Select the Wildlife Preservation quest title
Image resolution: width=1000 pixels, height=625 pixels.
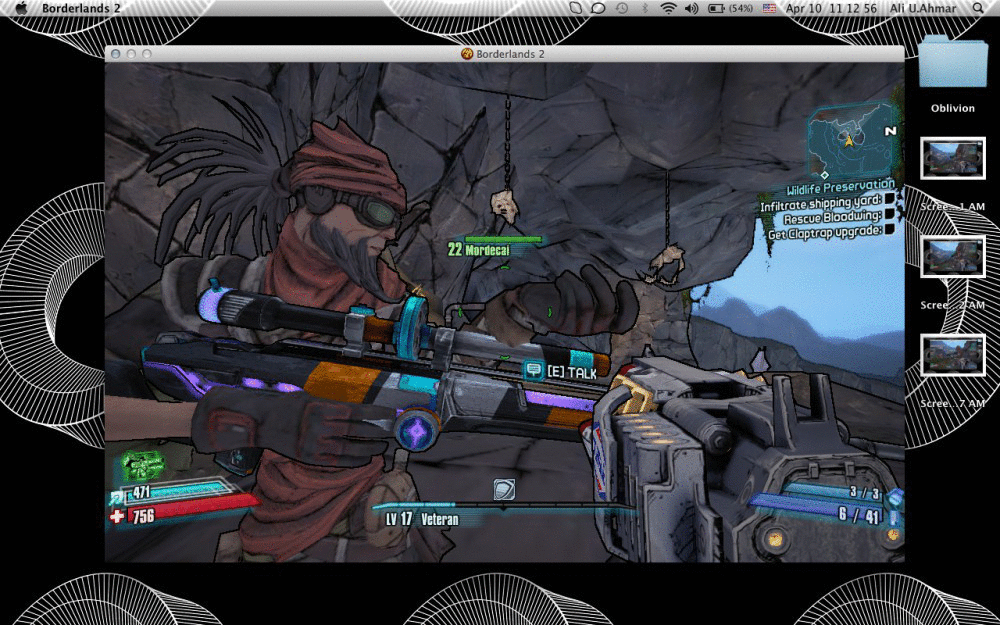pos(840,186)
